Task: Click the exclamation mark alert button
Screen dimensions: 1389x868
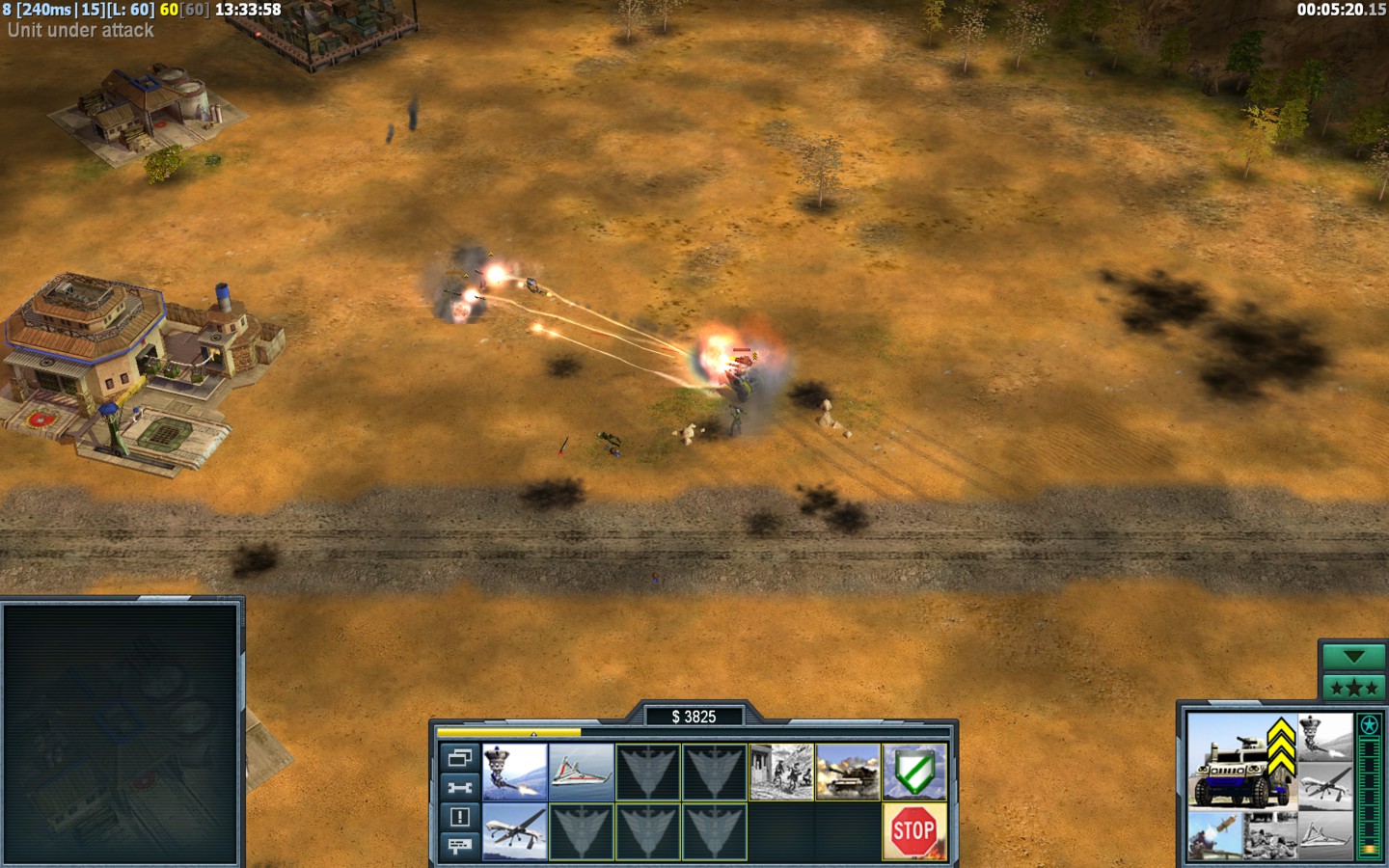Action: 459,817
